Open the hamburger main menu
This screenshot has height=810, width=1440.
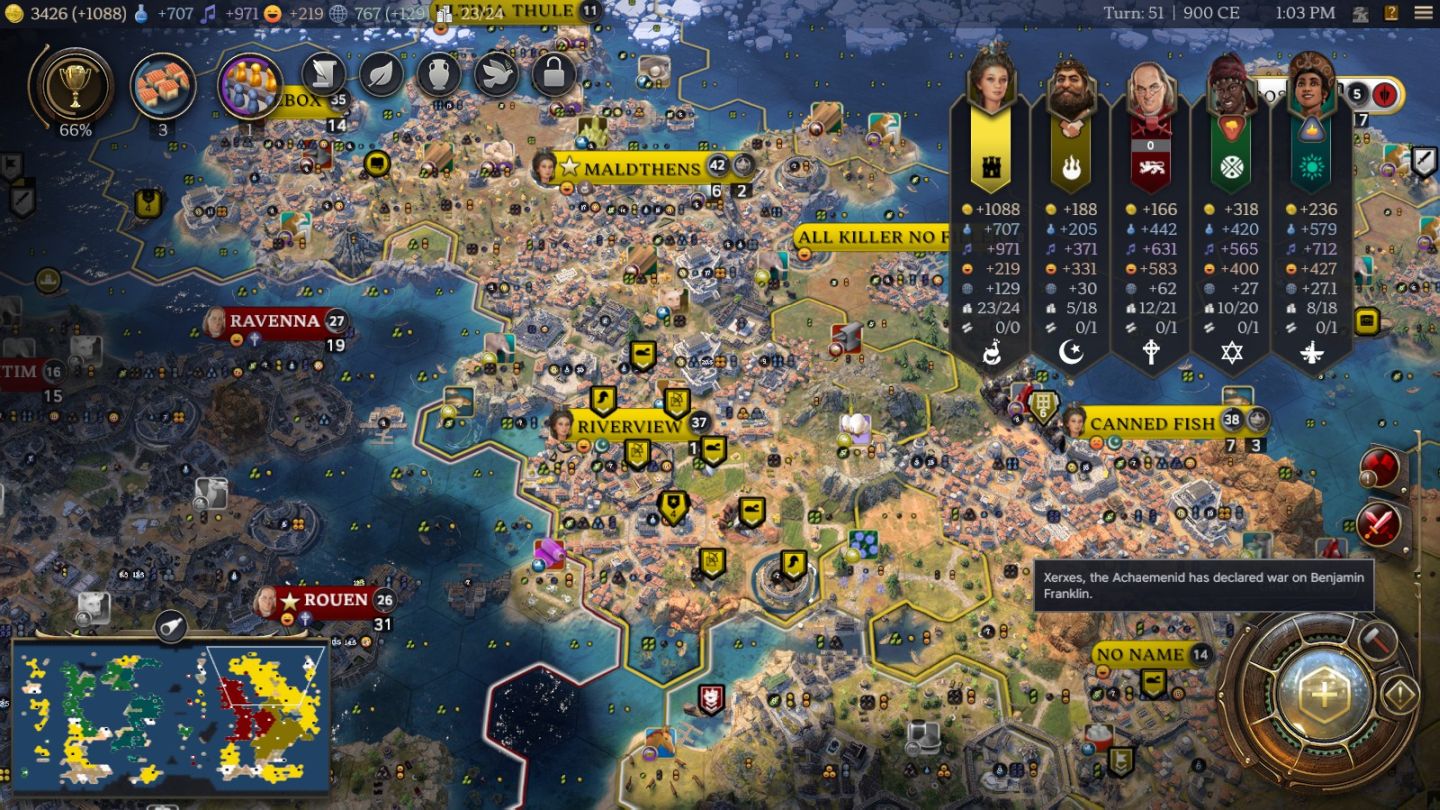pyautogui.click(x=1422, y=13)
